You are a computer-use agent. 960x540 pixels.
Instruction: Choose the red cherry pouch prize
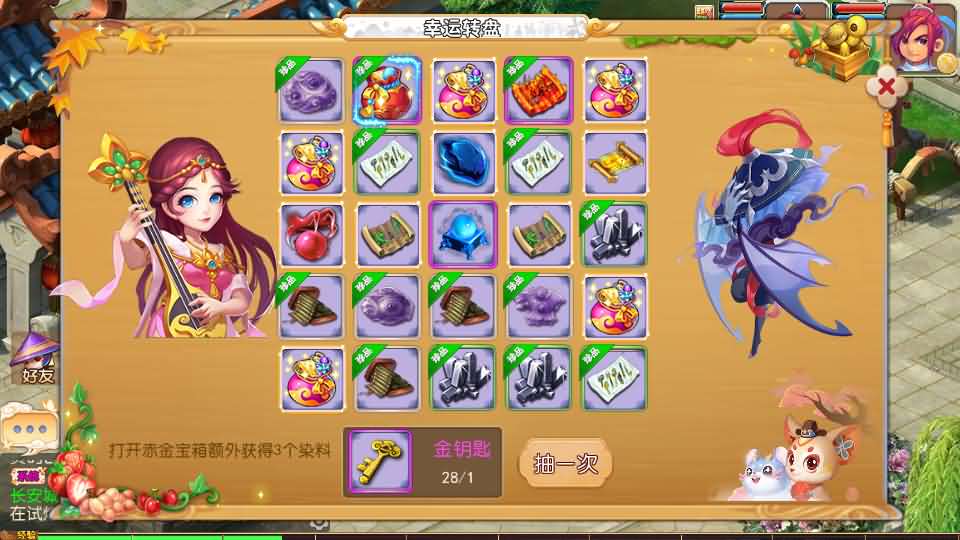pyautogui.click(x=311, y=234)
